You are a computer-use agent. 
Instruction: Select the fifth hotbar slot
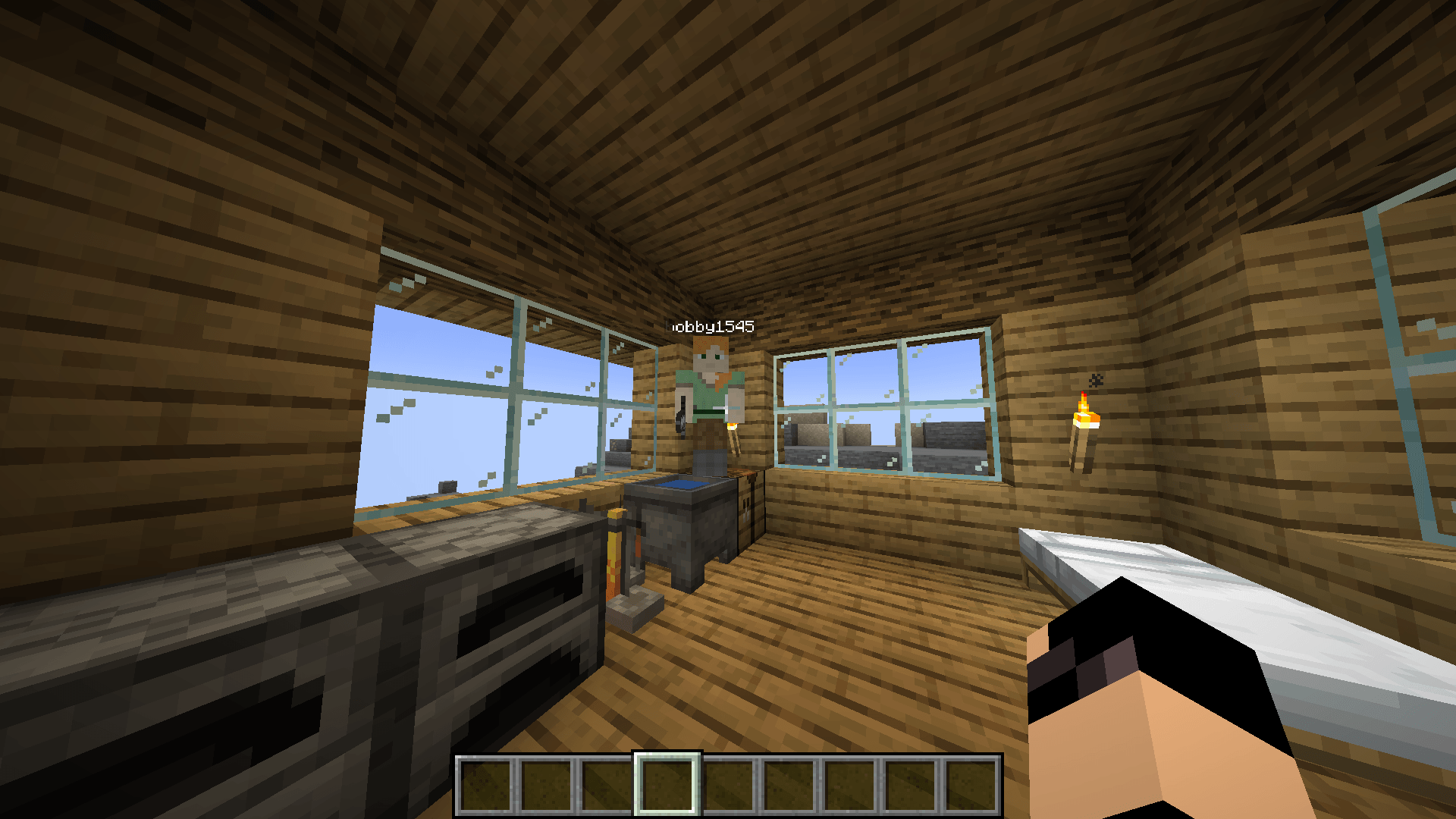(x=727, y=781)
